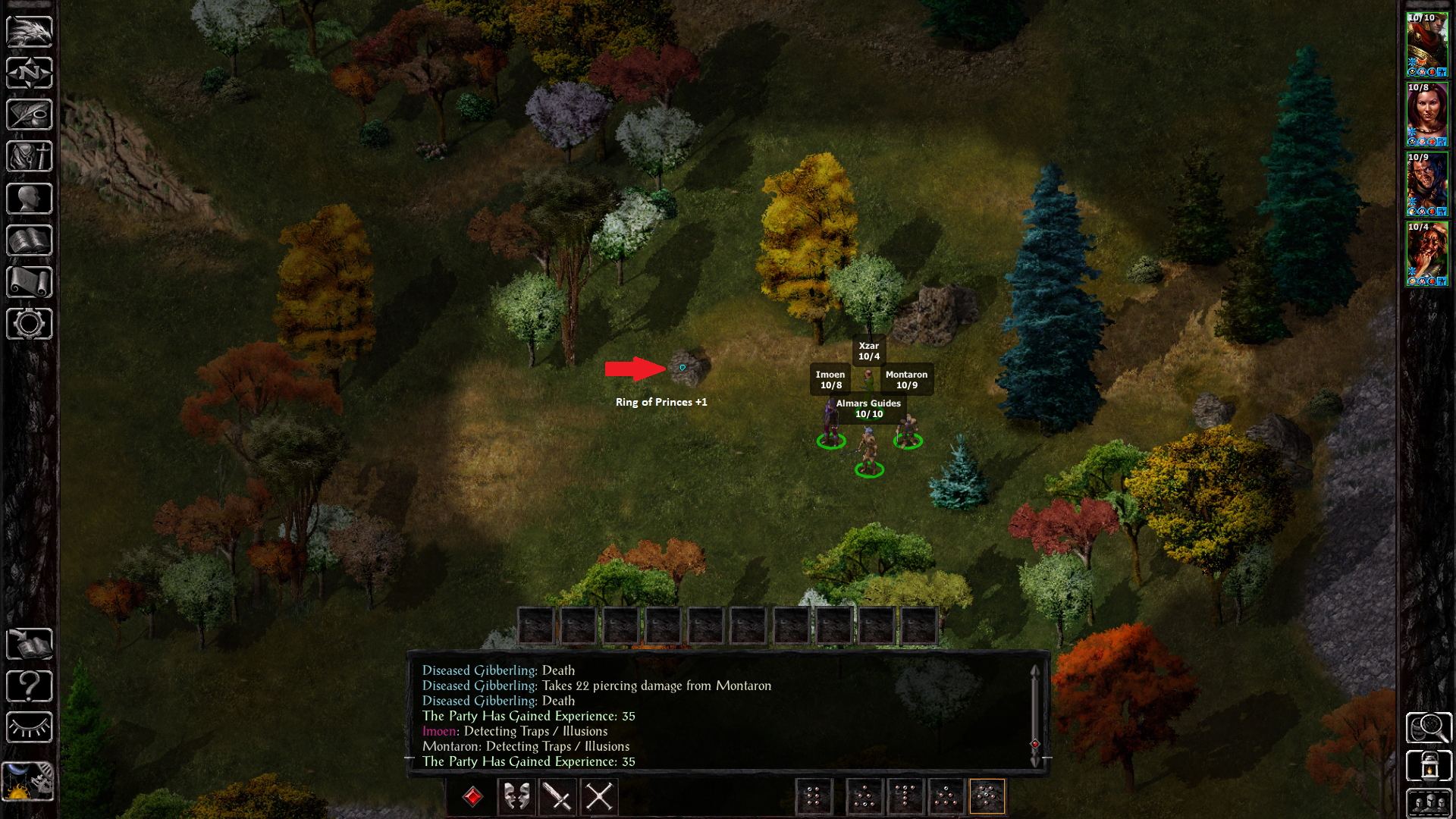Open the options gear menu
Image resolution: width=1456 pixels, height=819 pixels.
coord(30,324)
